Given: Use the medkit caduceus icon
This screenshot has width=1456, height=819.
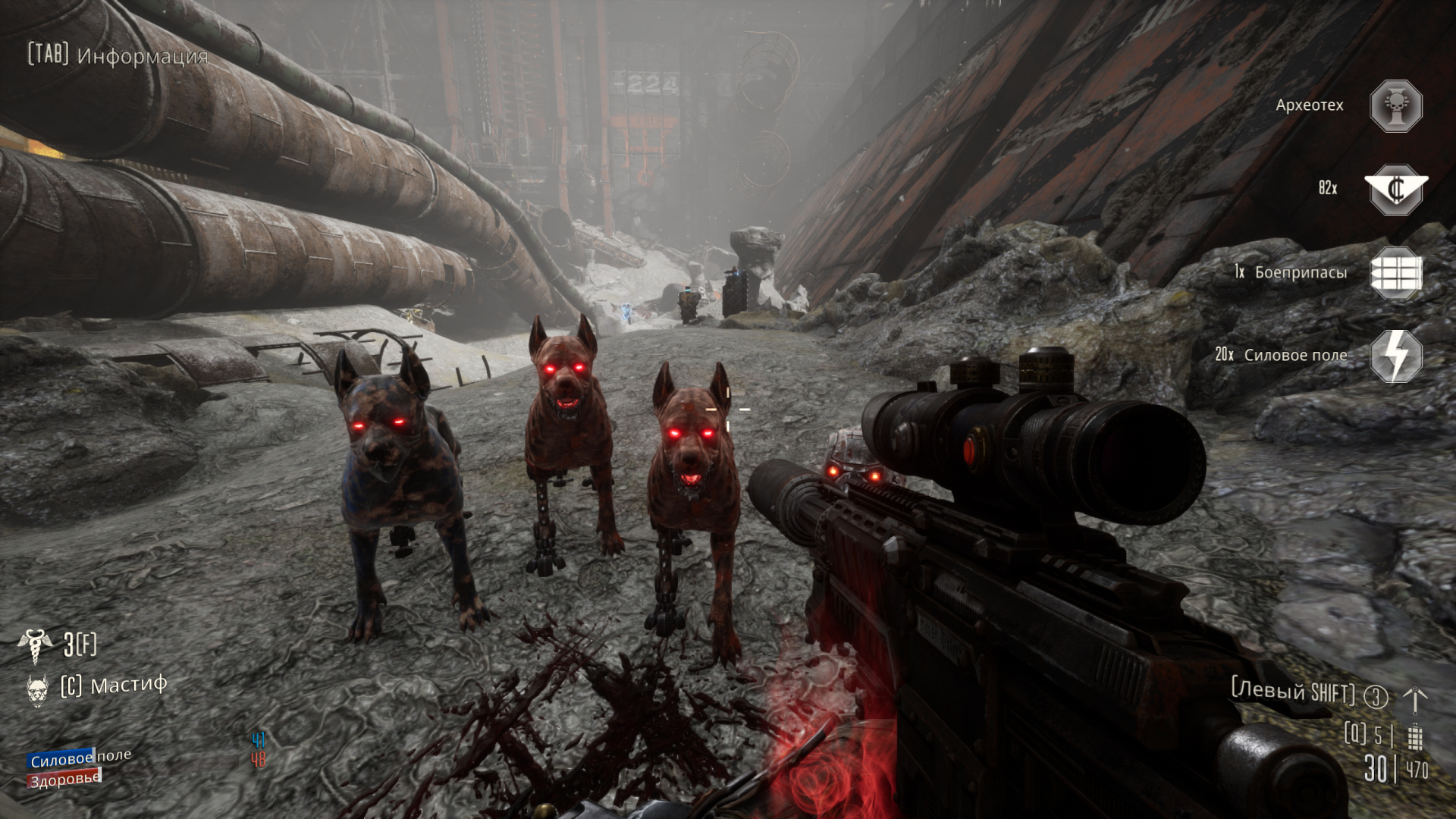Looking at the screenshot, I should pos(34,645).
